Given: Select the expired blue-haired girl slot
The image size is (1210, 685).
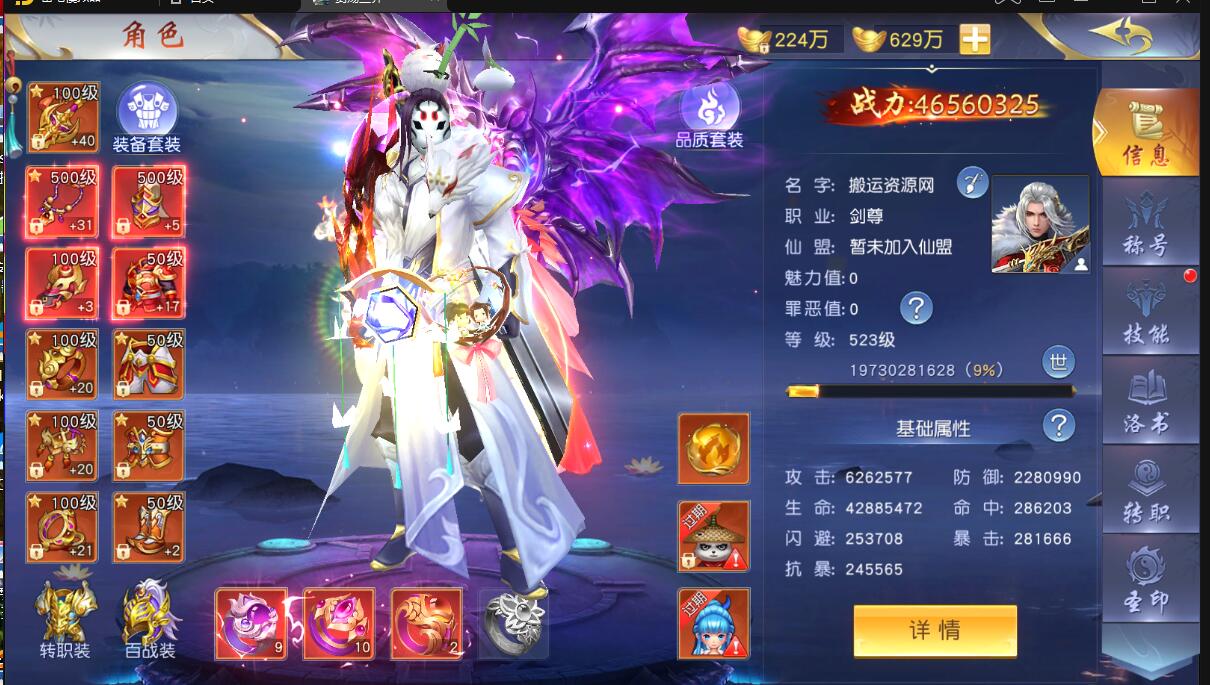Looking at the screenshot, I should tap(713, 624).
